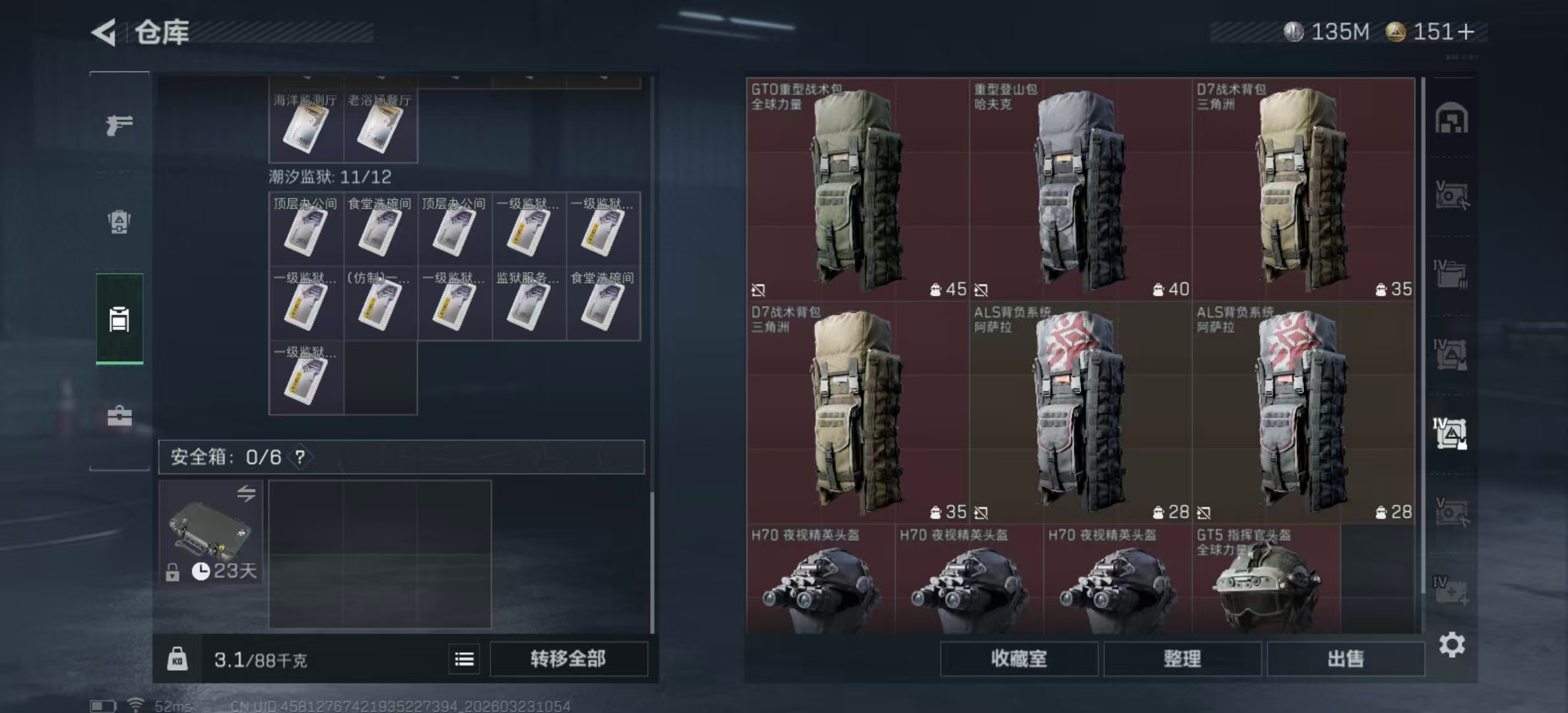Transfer everything with 转移全部

[568, 658]
